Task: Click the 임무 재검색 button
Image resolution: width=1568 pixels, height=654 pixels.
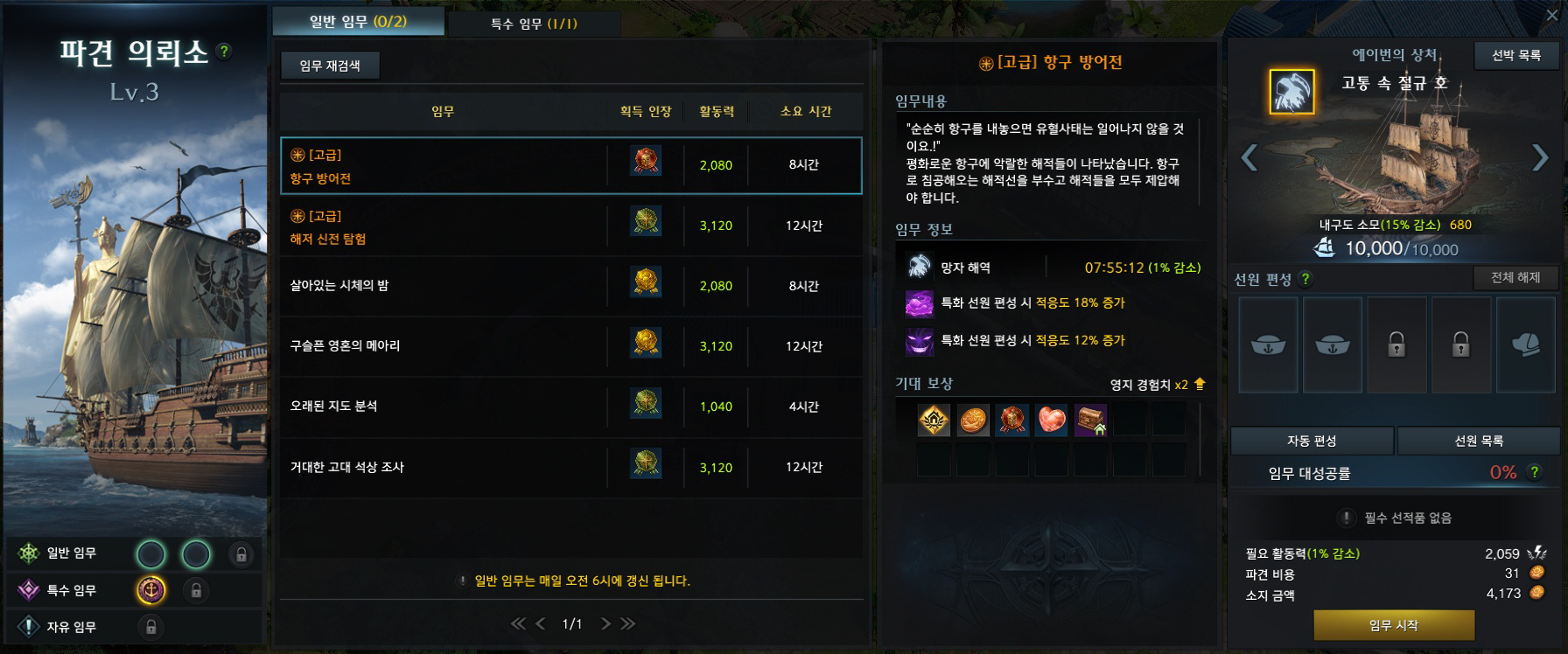Action: coord(330,66)
